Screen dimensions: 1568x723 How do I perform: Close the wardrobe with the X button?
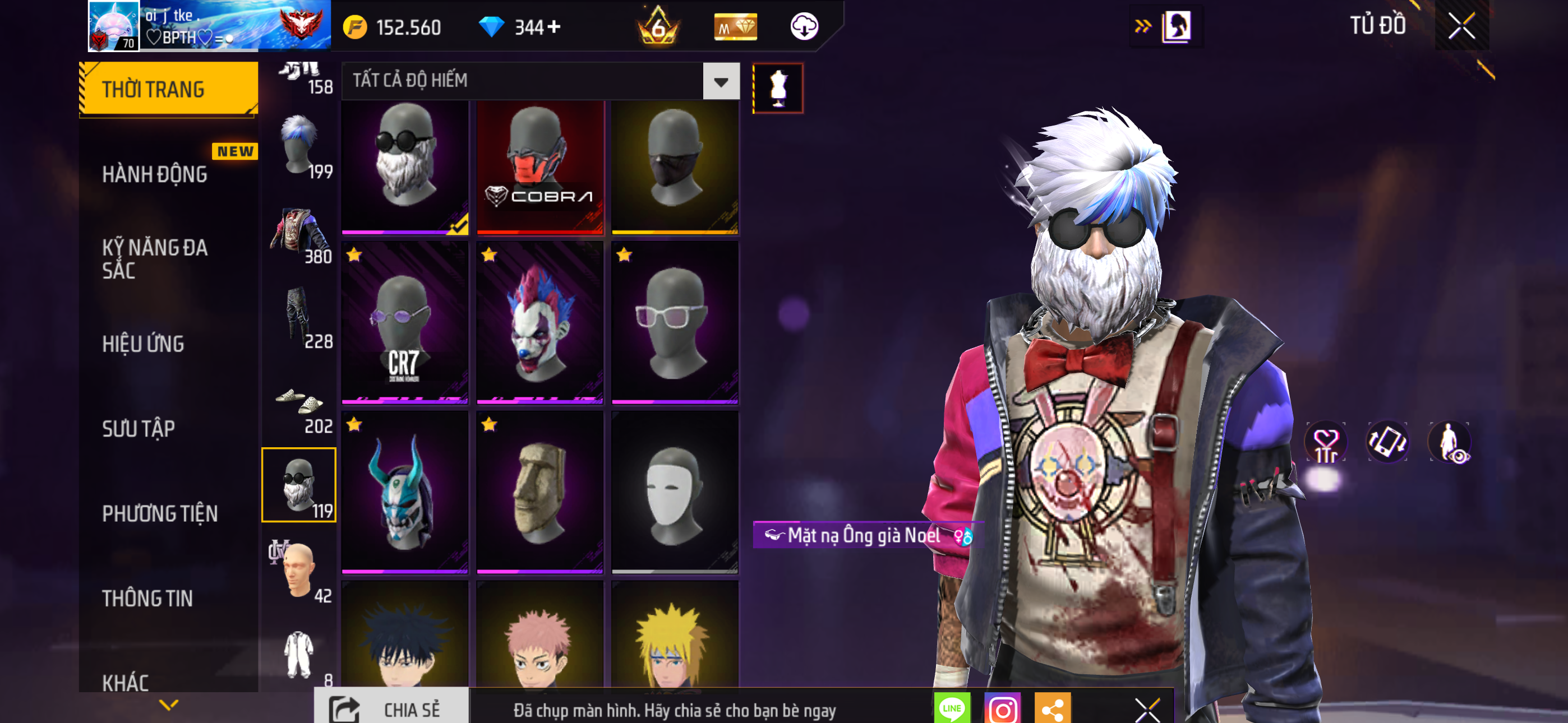pyautogui.click(x=1461, y=26)
